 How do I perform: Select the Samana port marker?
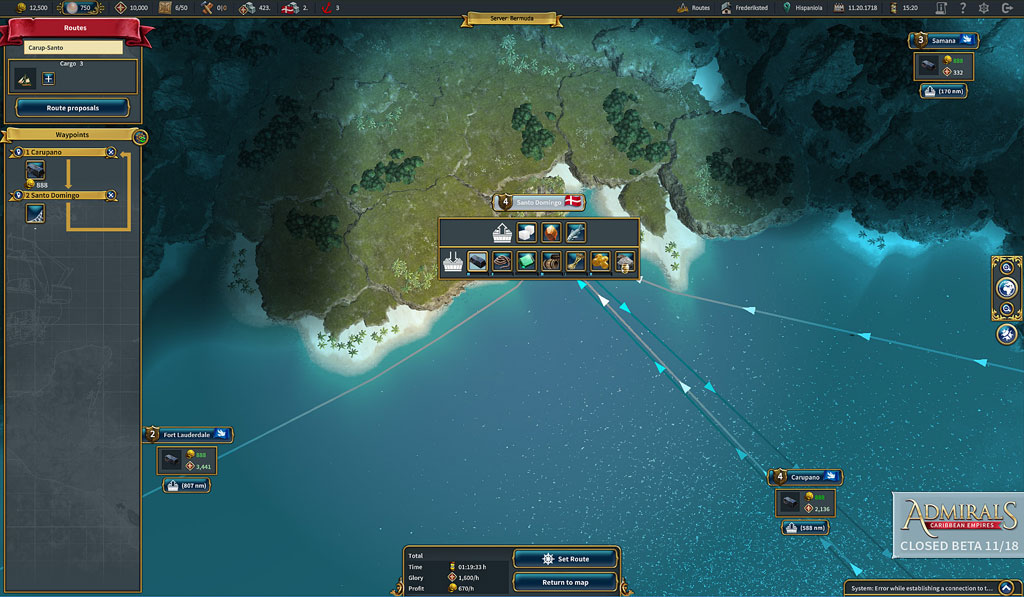pos(945,41)
